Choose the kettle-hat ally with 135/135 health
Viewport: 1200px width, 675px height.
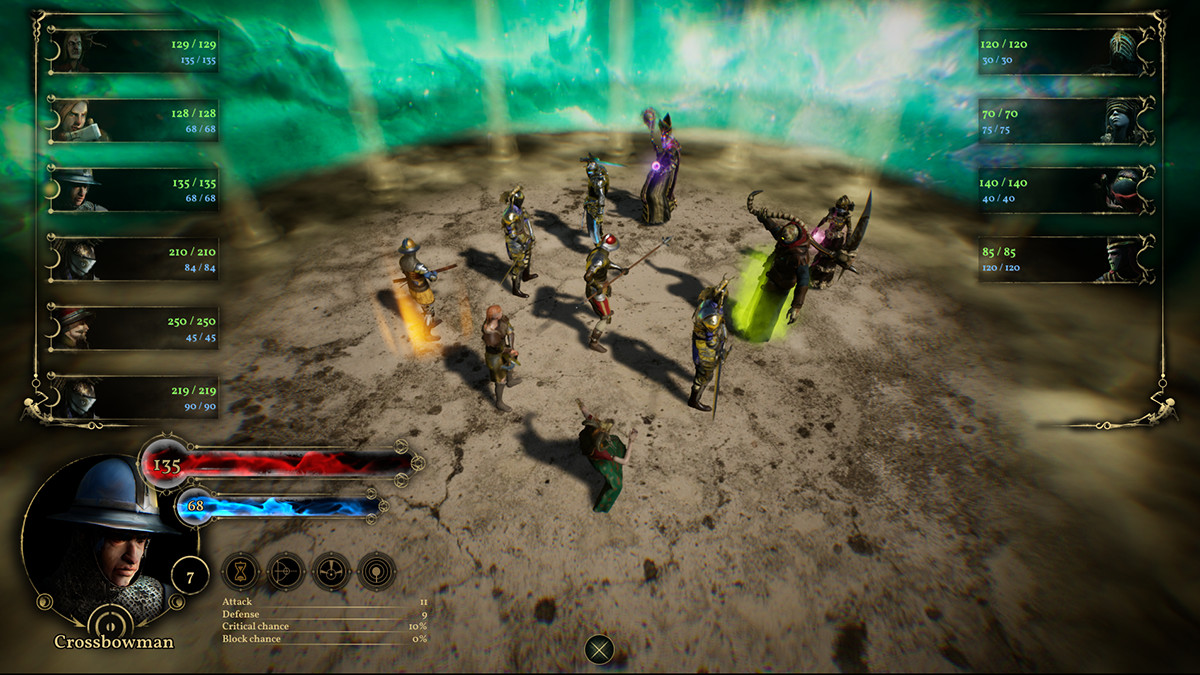click(x=132, y=190)
